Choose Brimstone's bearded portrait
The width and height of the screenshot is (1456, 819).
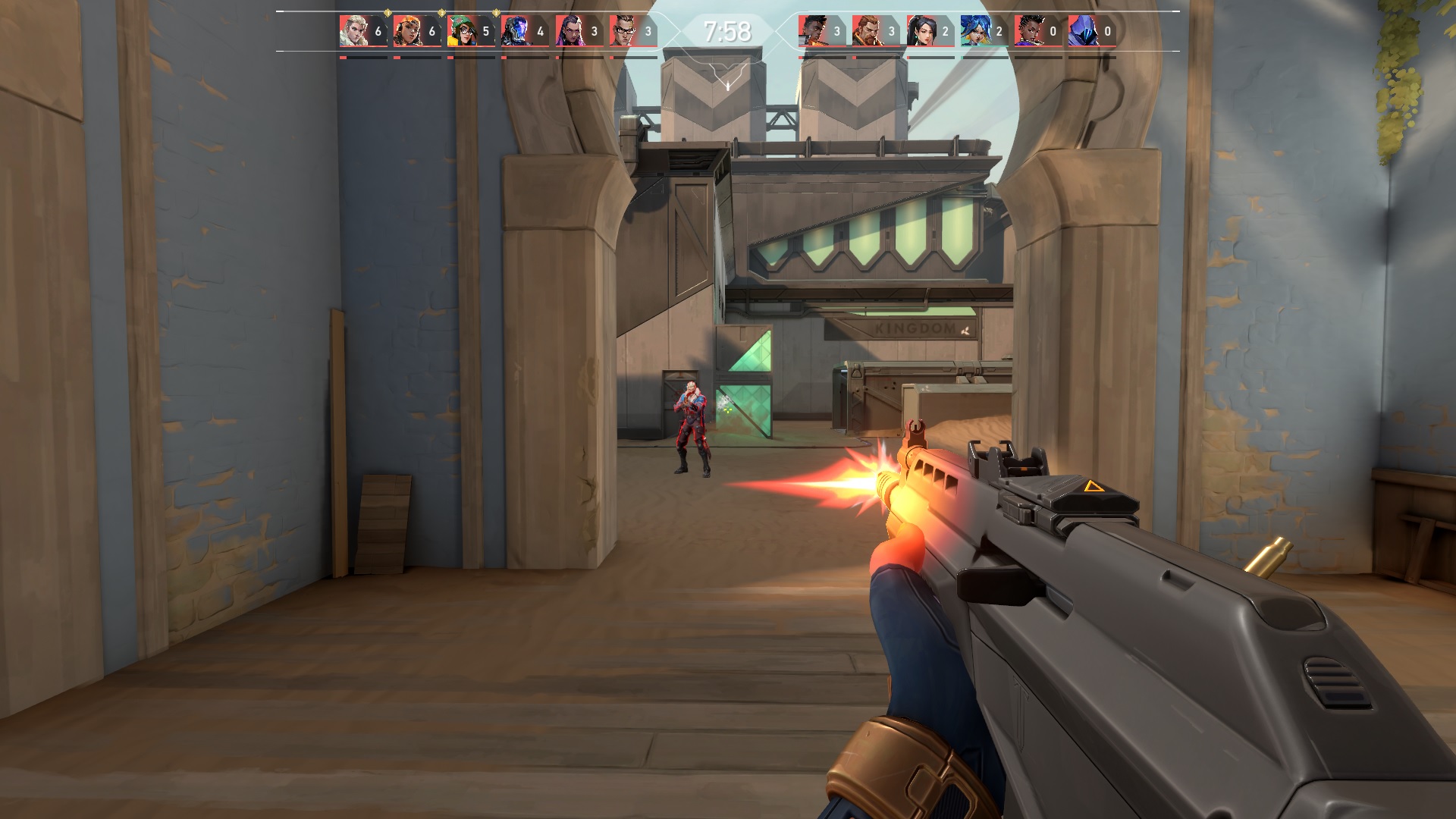coord(866,31)
